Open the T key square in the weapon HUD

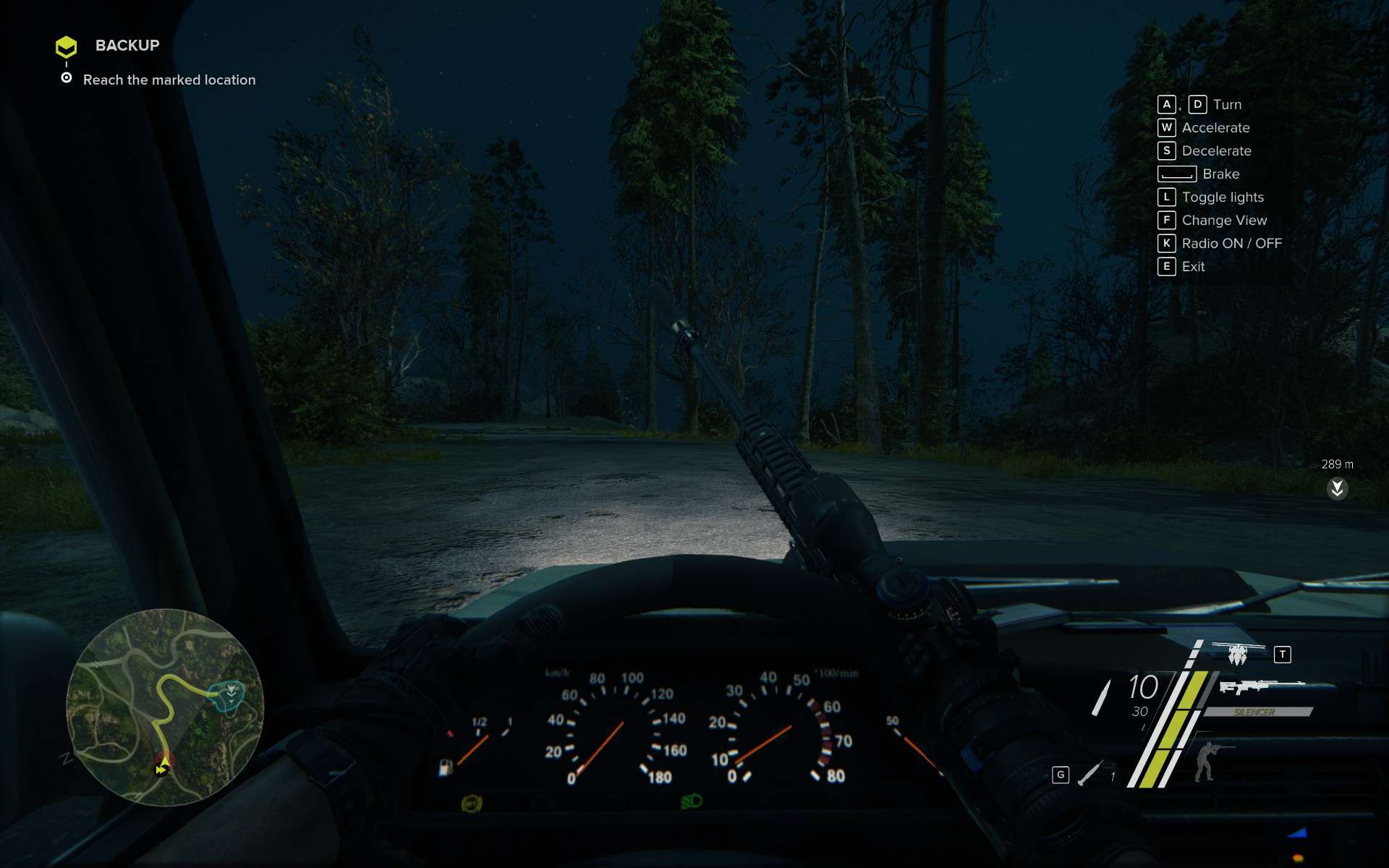coord(1282,653)
